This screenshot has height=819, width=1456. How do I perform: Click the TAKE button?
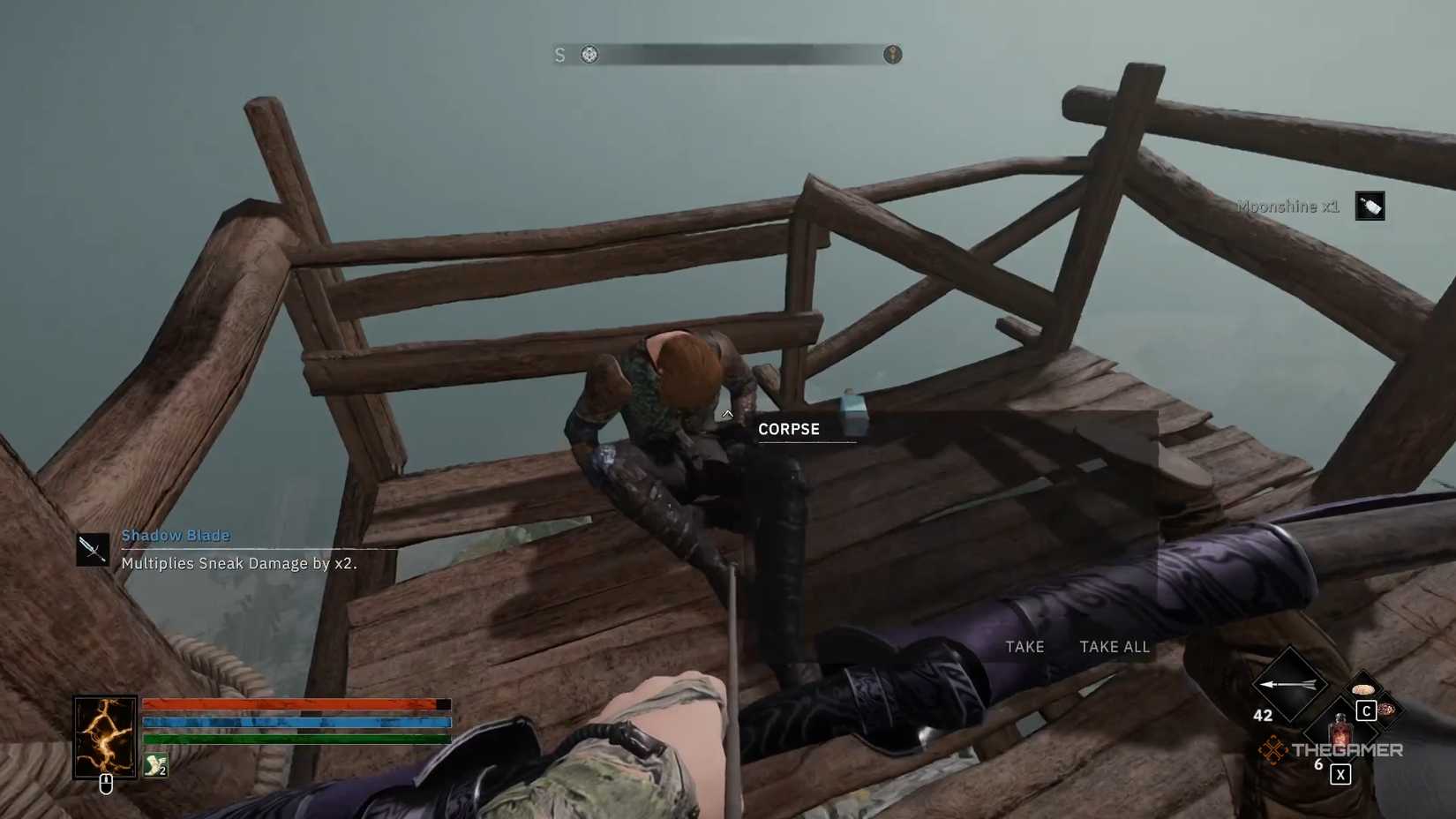click(x=1024, y=647)
